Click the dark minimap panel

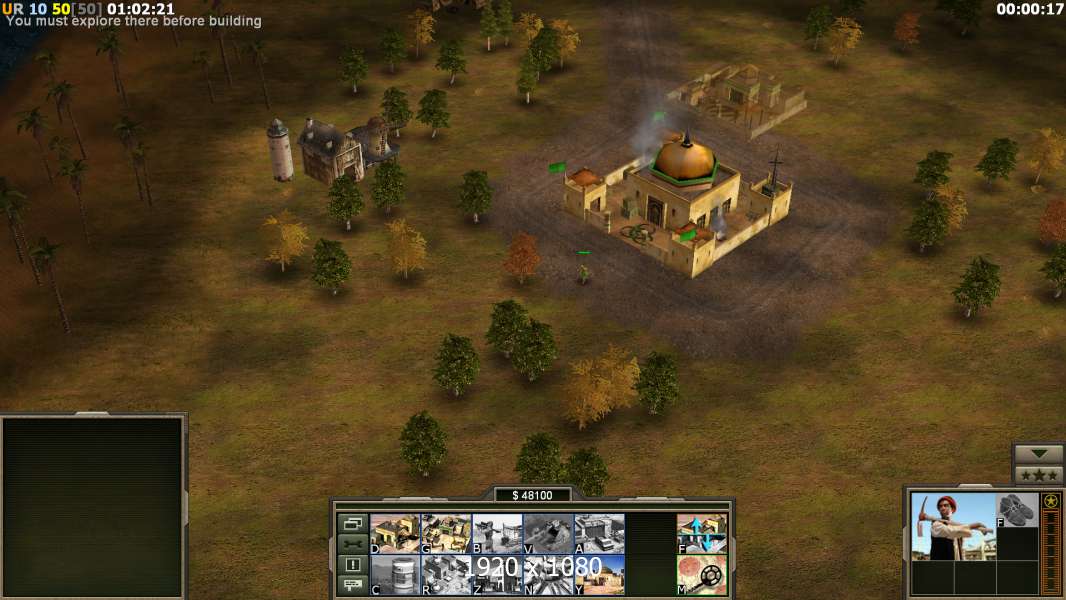pyautogui.click(x=93, y=507)
